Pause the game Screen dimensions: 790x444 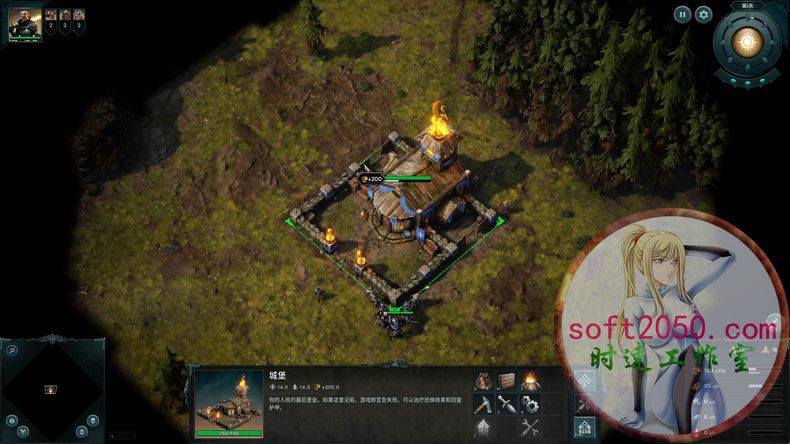coord(682,14)
